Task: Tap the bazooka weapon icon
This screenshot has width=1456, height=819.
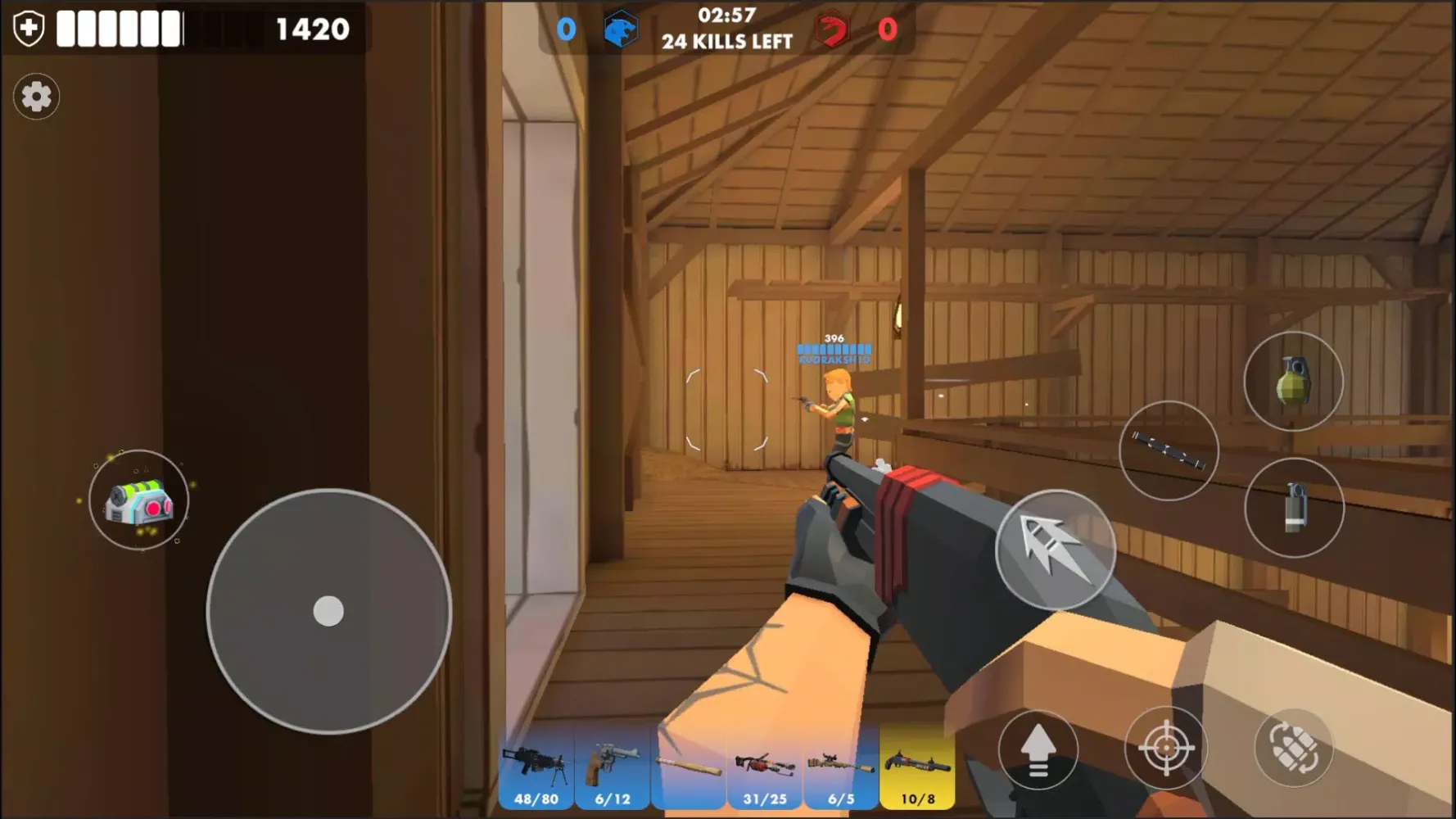Action: (1169, 450)
